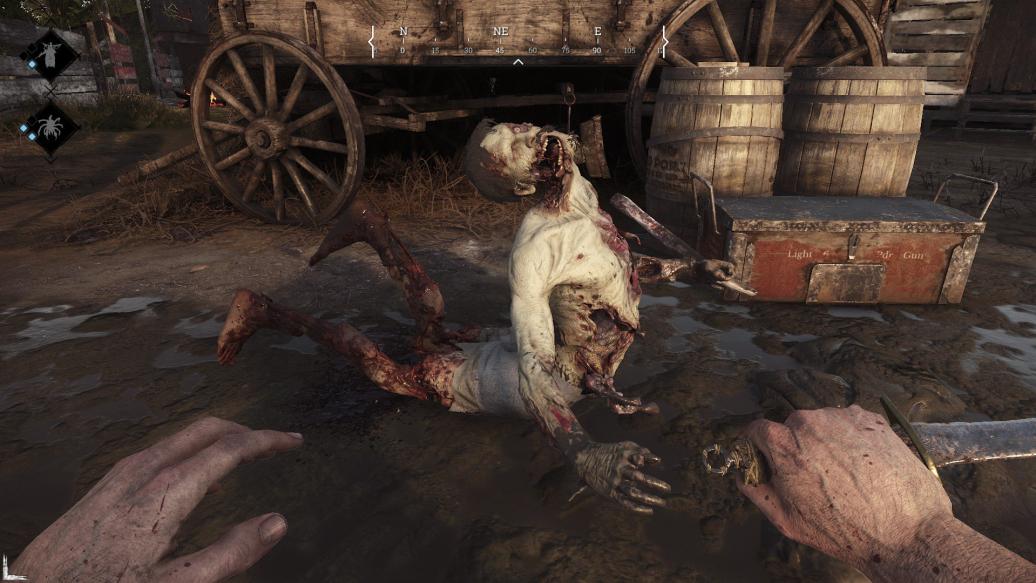The height and width of the screenshot is (583, 1036).
Task: Select the Spider bounty target icon
Action: 48,127
